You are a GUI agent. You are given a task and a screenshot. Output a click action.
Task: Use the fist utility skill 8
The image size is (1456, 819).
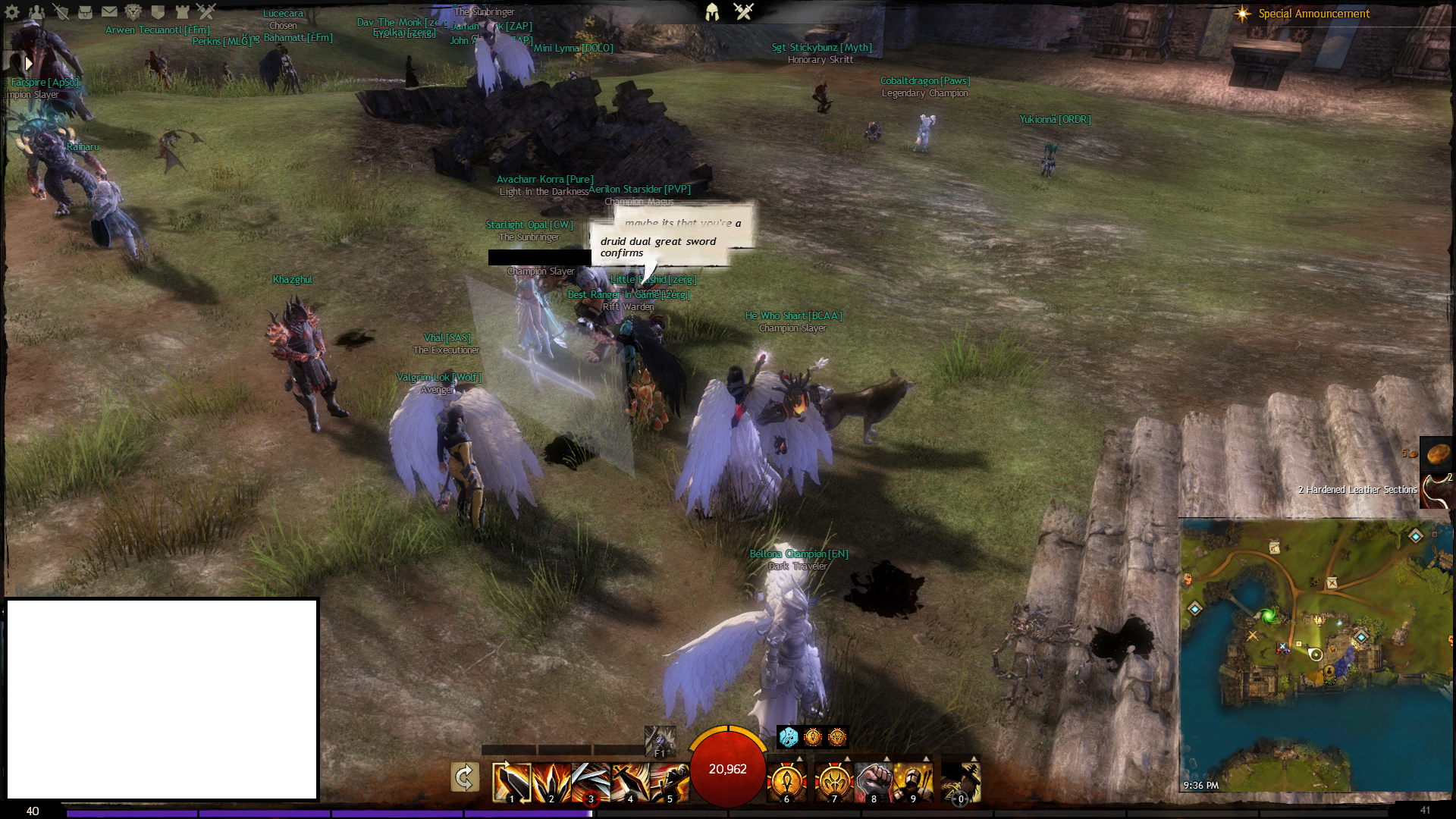pos(874,782)
